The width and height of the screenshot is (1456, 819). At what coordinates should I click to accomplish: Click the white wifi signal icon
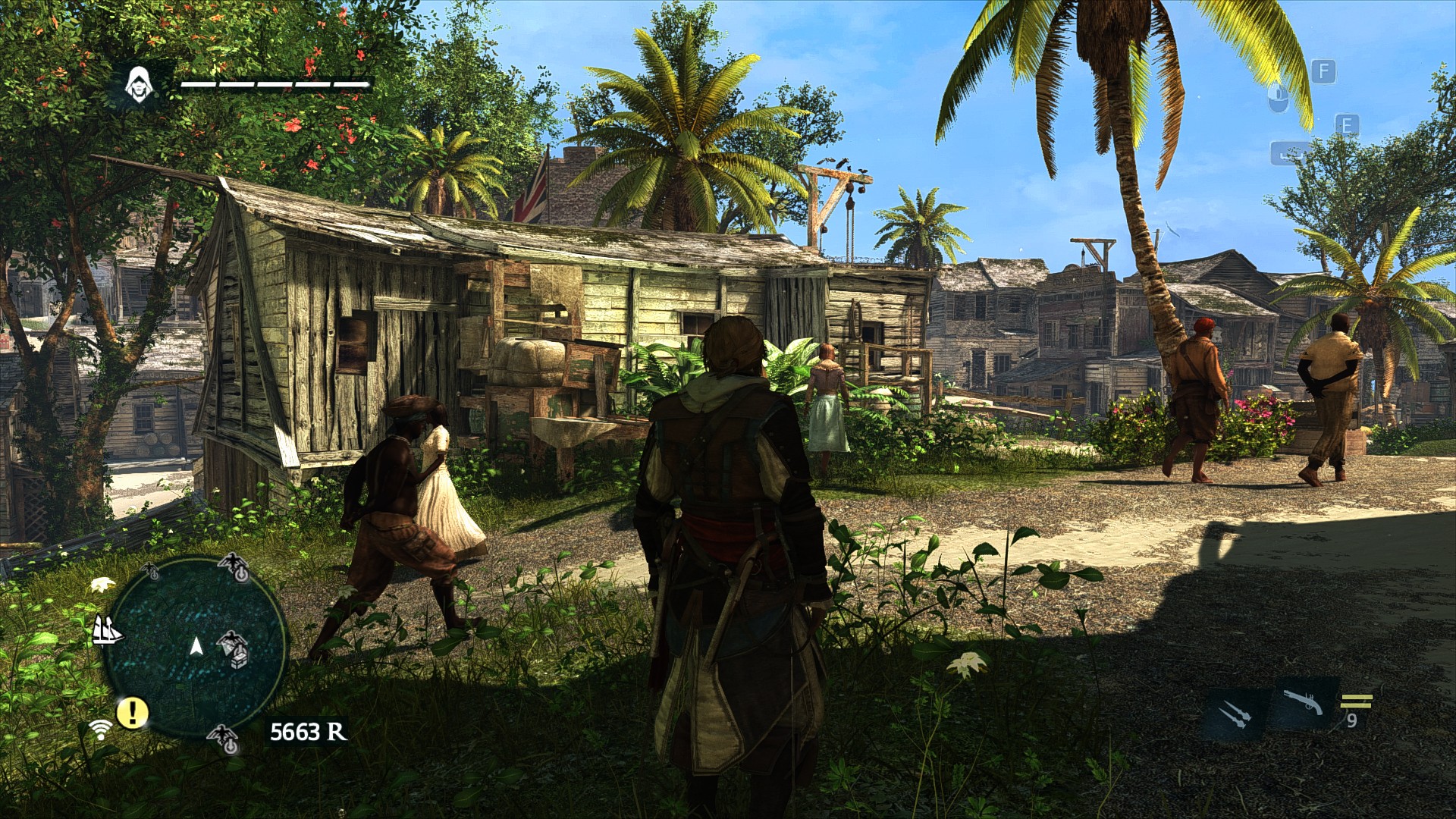click(x=99, y=730)
